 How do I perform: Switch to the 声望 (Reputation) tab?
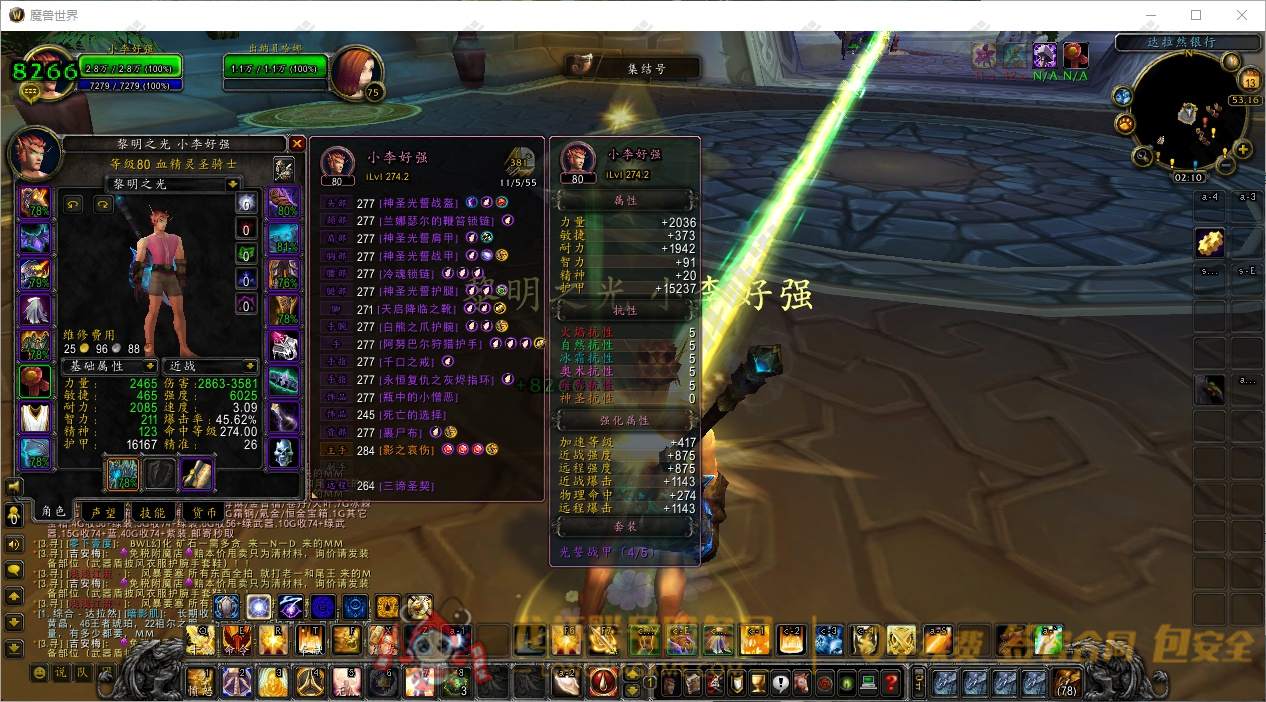pyautogui.click(x=103, y=512)
